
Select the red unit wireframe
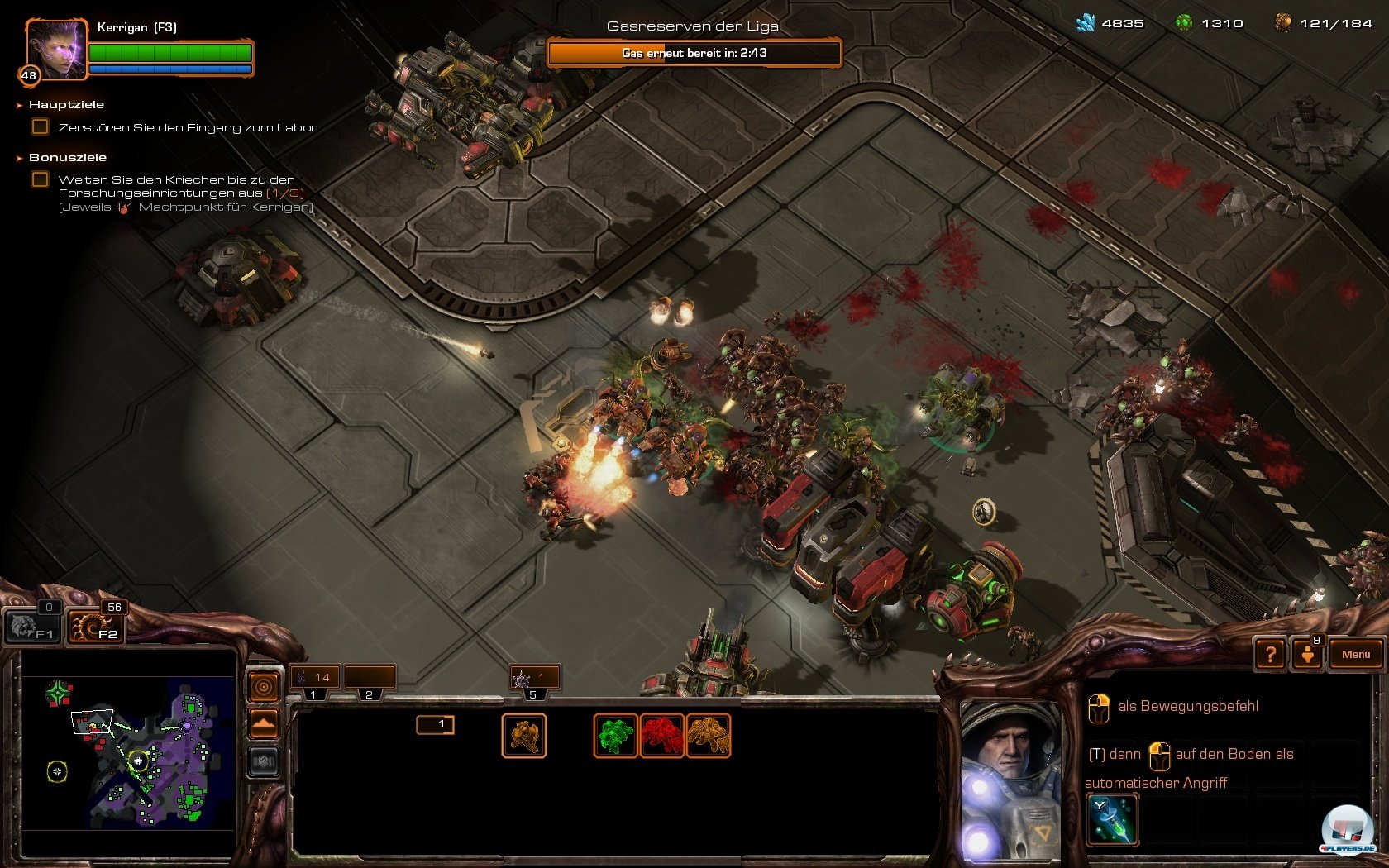click(661, 736)
